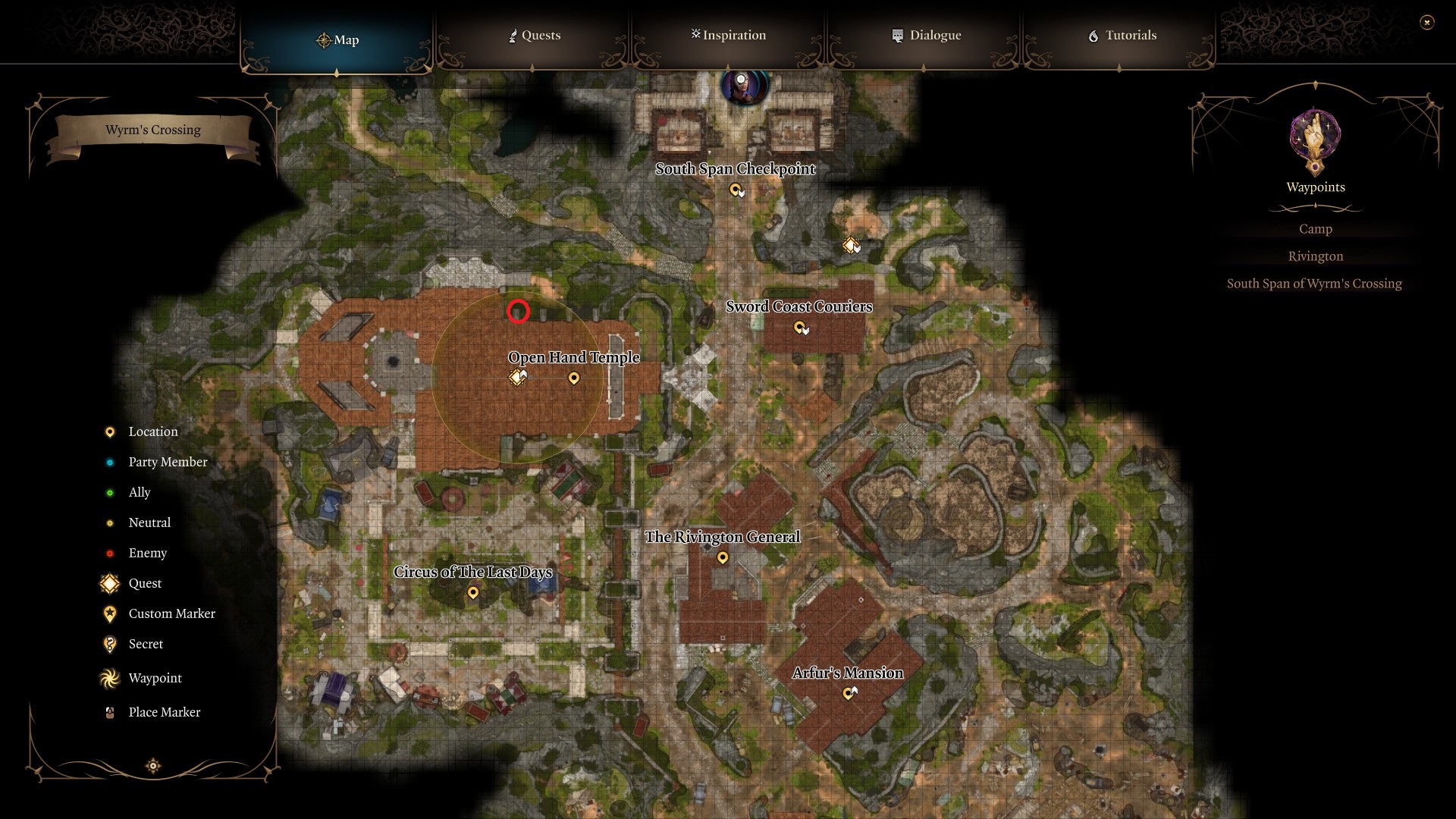Click the Circus of The Last Days location pin
Viewport: 1456px width, 819px height.
pos(474,594)
